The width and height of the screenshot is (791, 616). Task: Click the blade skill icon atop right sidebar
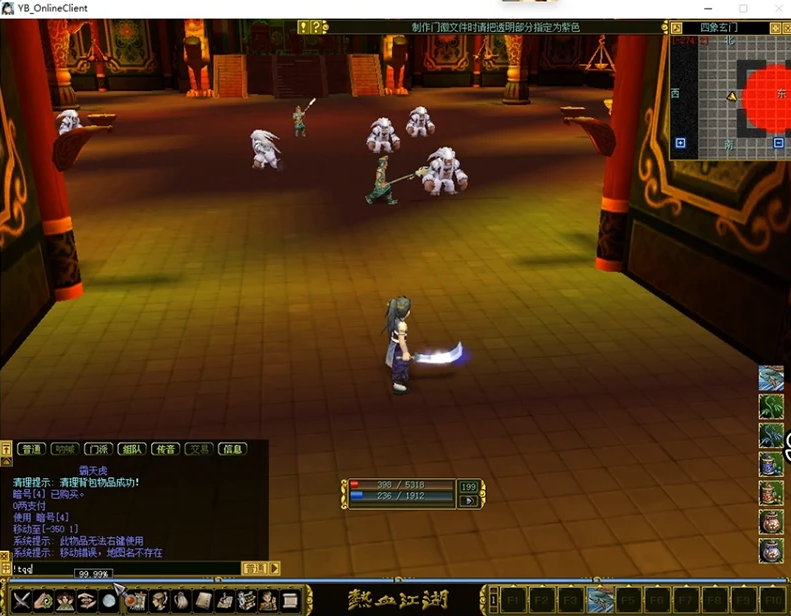(x=771, y=378)
